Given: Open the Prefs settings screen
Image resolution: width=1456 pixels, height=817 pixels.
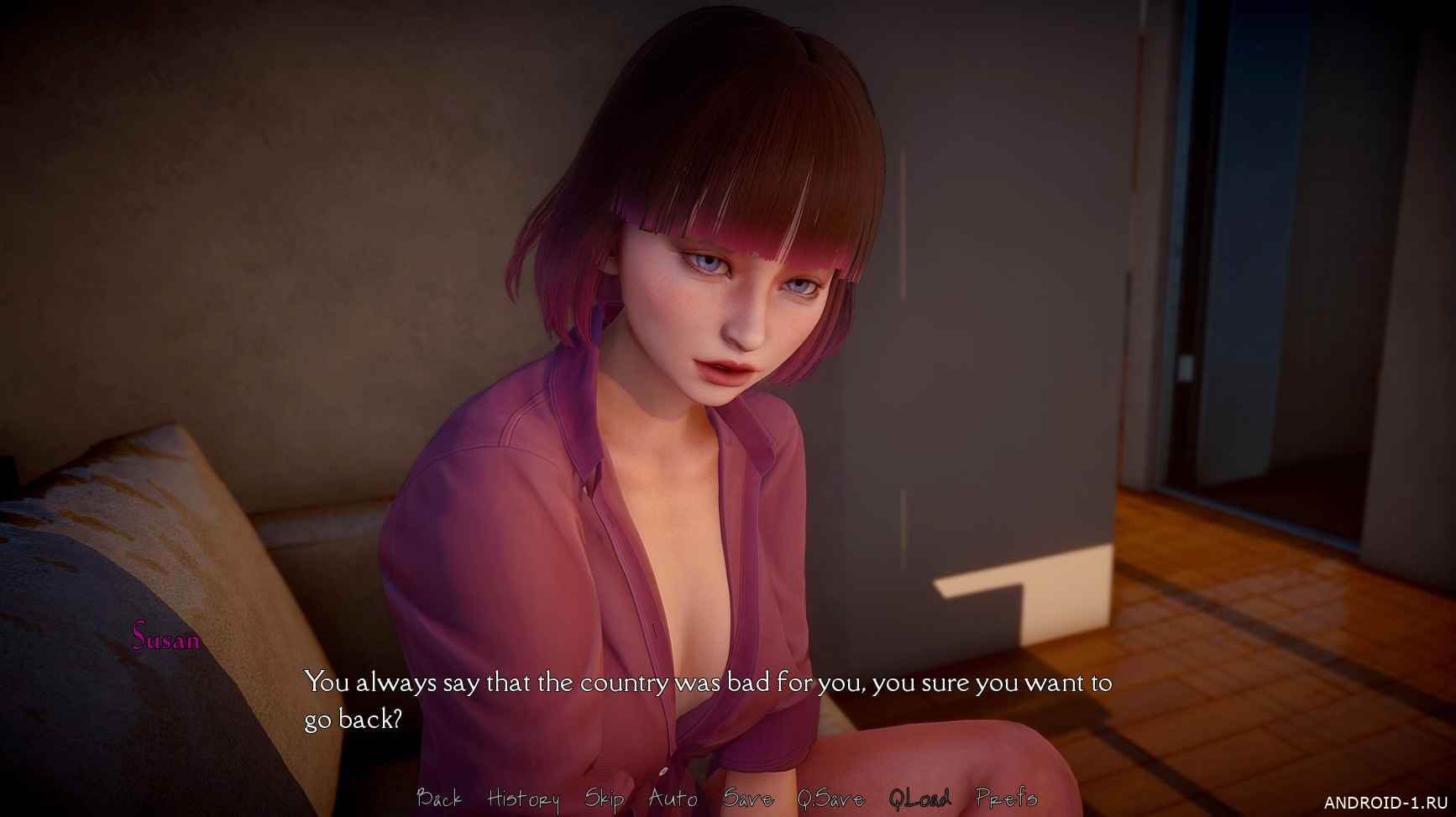Looking at the screenshot, I should point(1006,798).
